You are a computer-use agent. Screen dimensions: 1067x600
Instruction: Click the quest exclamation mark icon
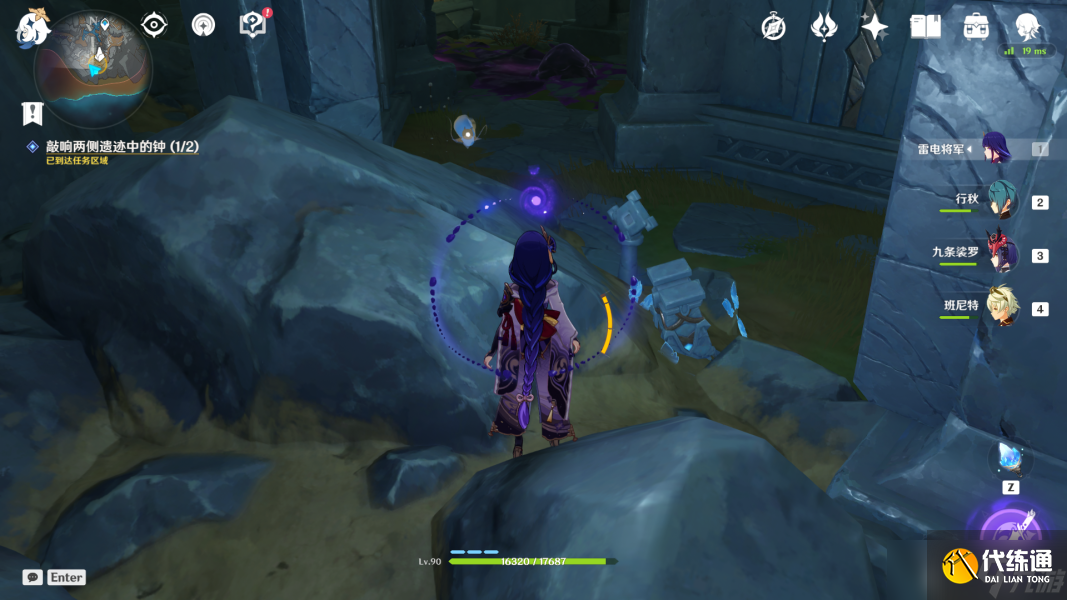[x=33, y=113]
